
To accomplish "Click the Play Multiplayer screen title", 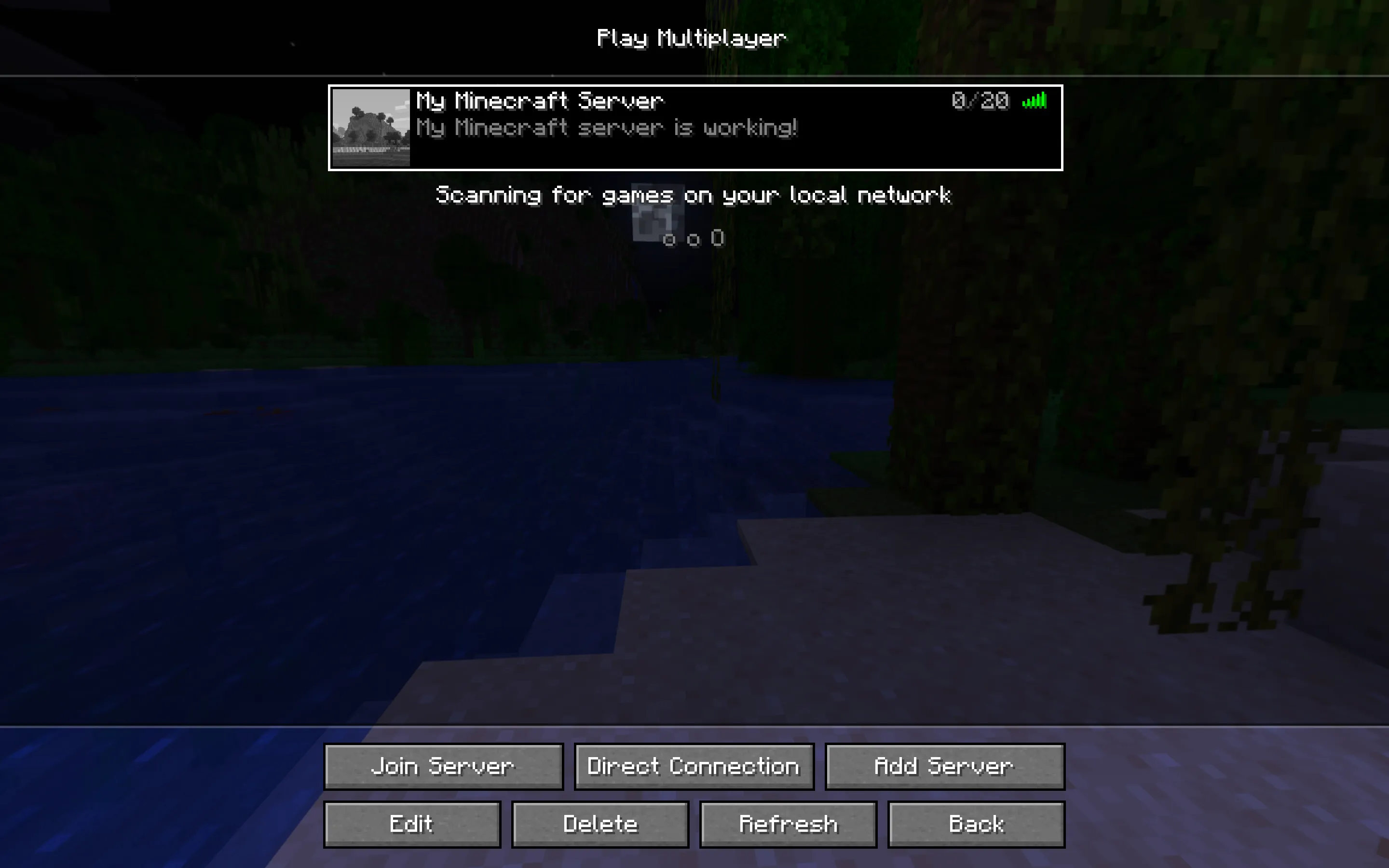I will click(x=692, y=38).
